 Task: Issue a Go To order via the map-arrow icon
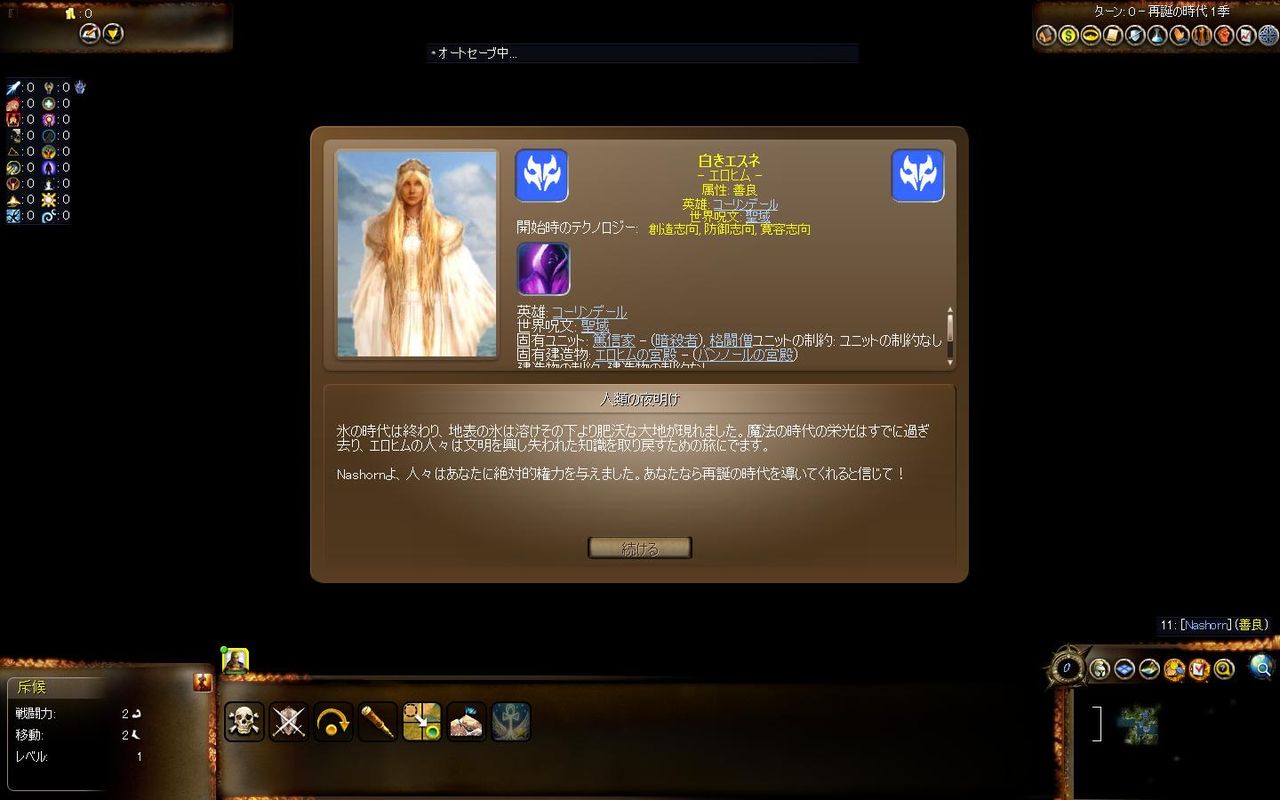(x=421, y=720)
